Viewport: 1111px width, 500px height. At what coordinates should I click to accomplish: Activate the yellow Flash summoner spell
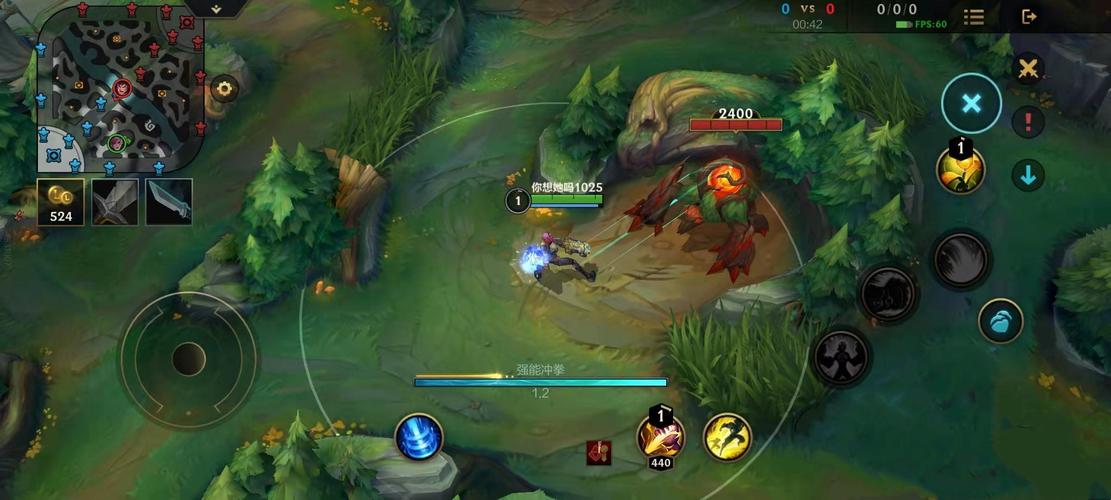coord(727,437)
